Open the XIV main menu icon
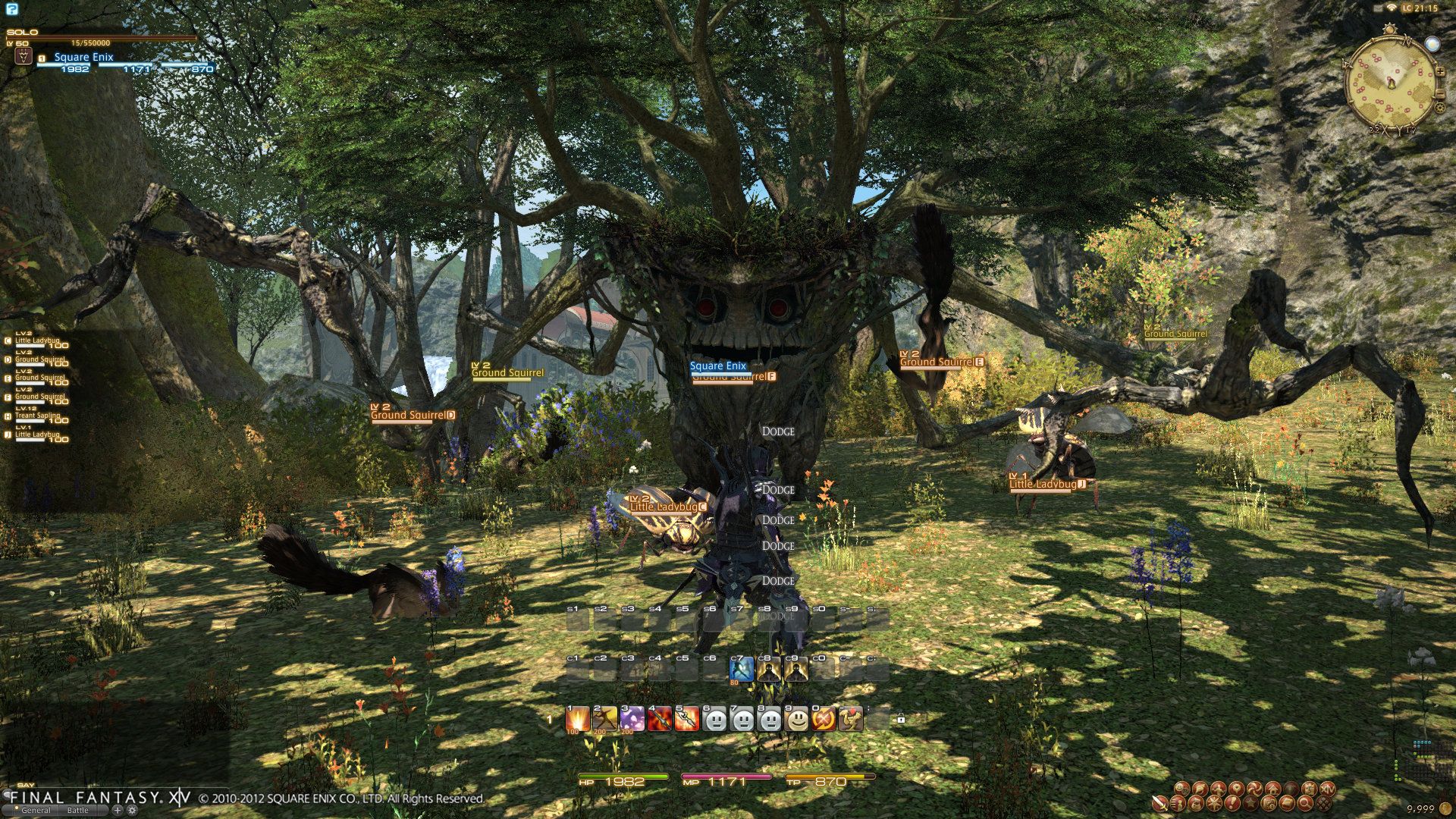This screenshot has width=1456, height=819. point(1329,789)
